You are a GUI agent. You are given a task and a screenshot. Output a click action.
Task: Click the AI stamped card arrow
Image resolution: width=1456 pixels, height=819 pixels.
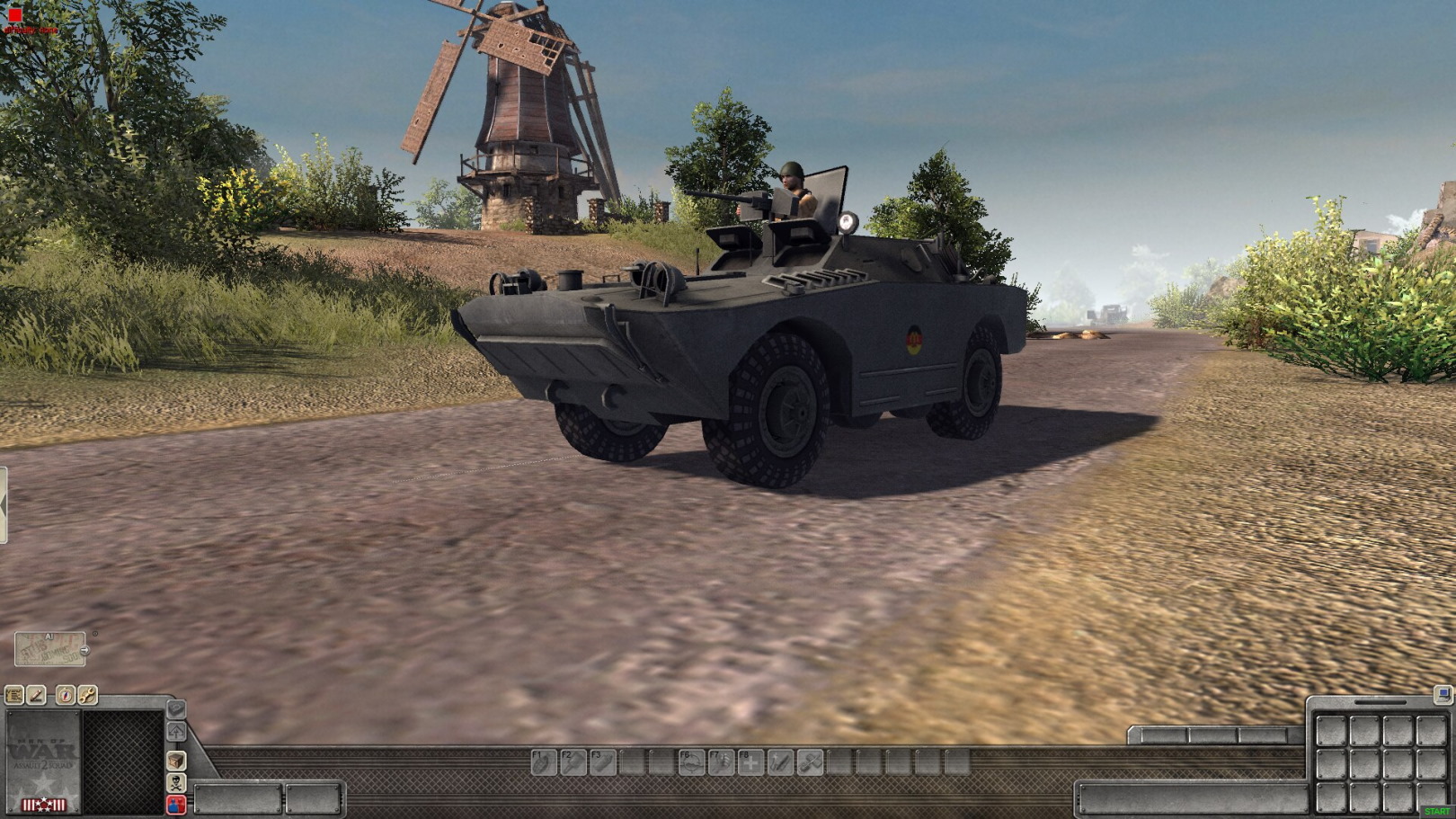pyautogui.click(x=84, y=650)
